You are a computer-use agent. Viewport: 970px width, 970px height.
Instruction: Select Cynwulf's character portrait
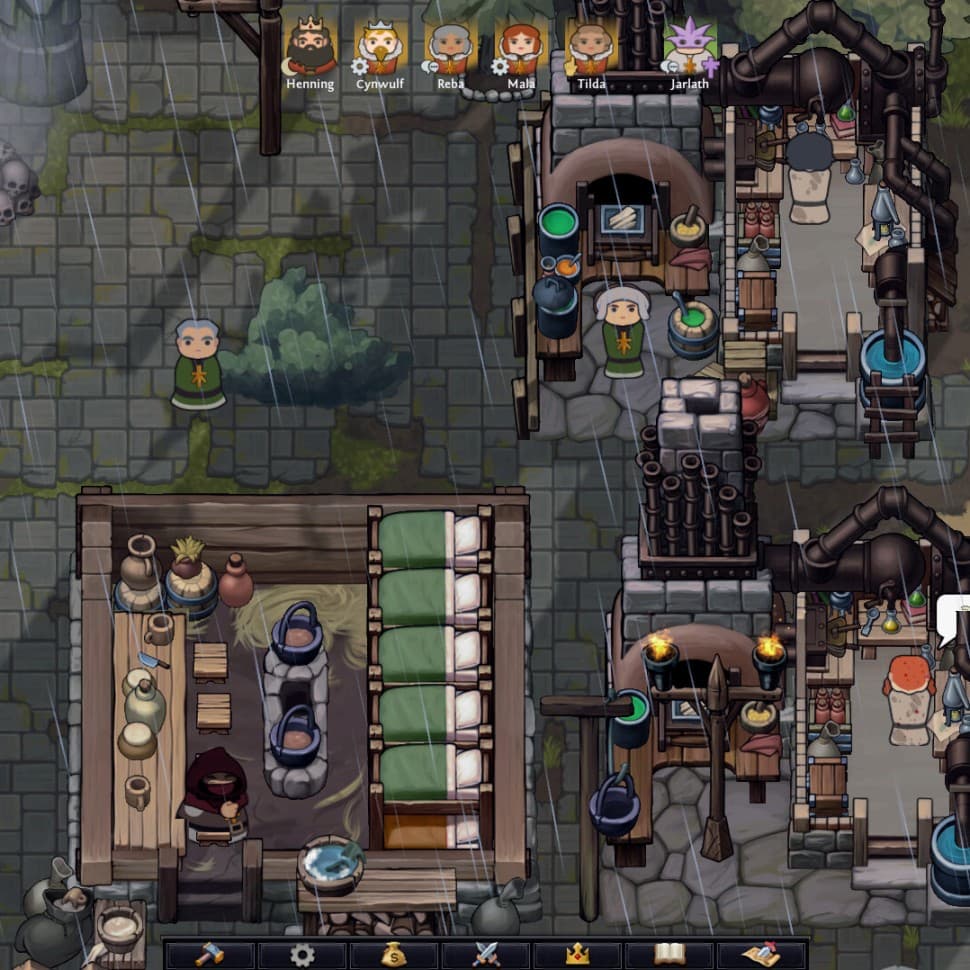[381, 47]
